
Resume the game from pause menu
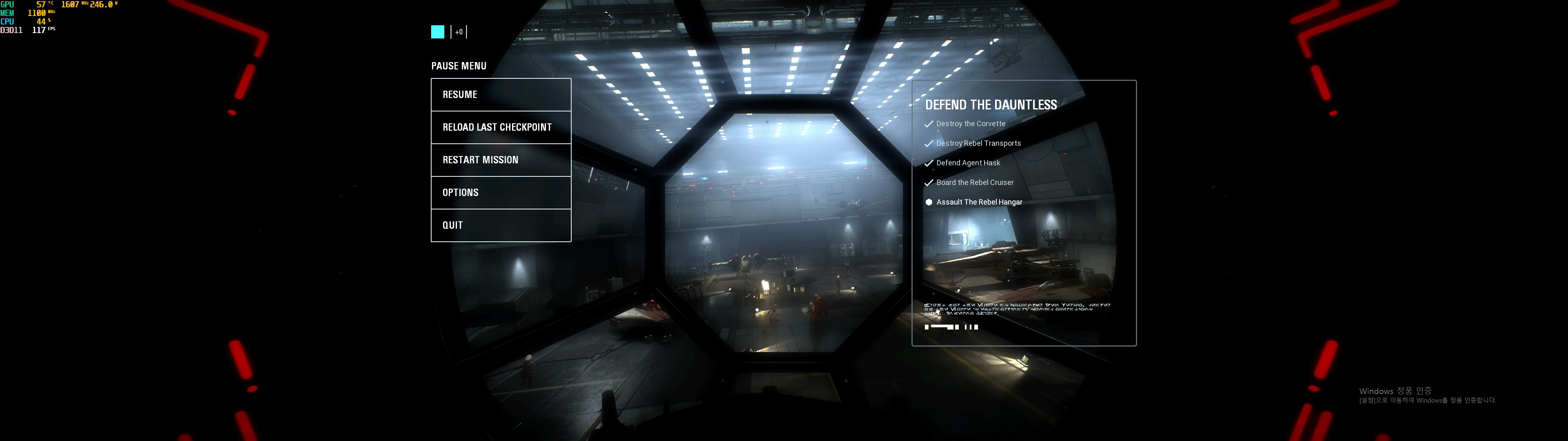point(500,95)
